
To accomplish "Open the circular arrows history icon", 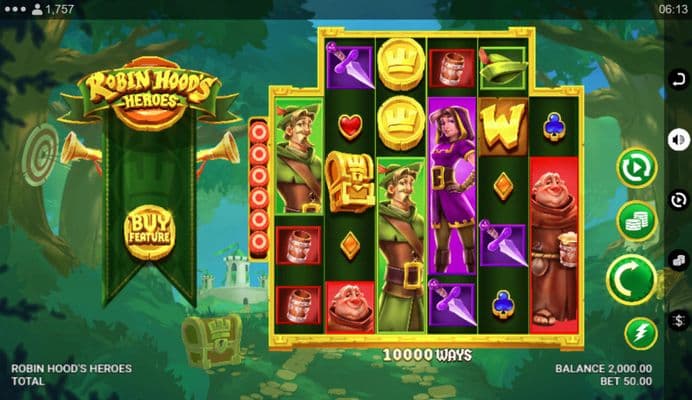I will [x=680, y=200].
